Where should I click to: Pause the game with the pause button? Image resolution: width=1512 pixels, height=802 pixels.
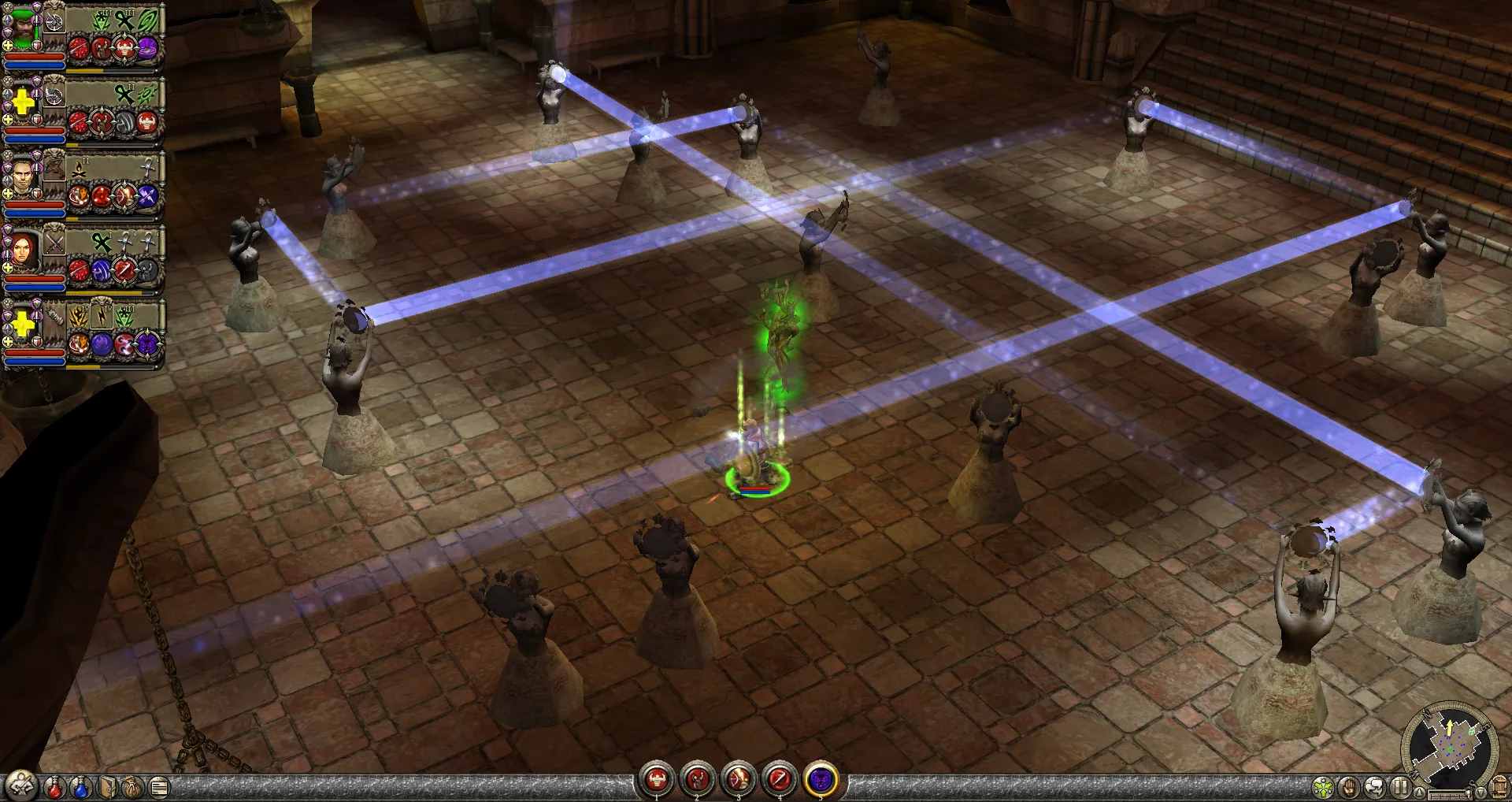pyautogui.click(x=1400, y=787)
